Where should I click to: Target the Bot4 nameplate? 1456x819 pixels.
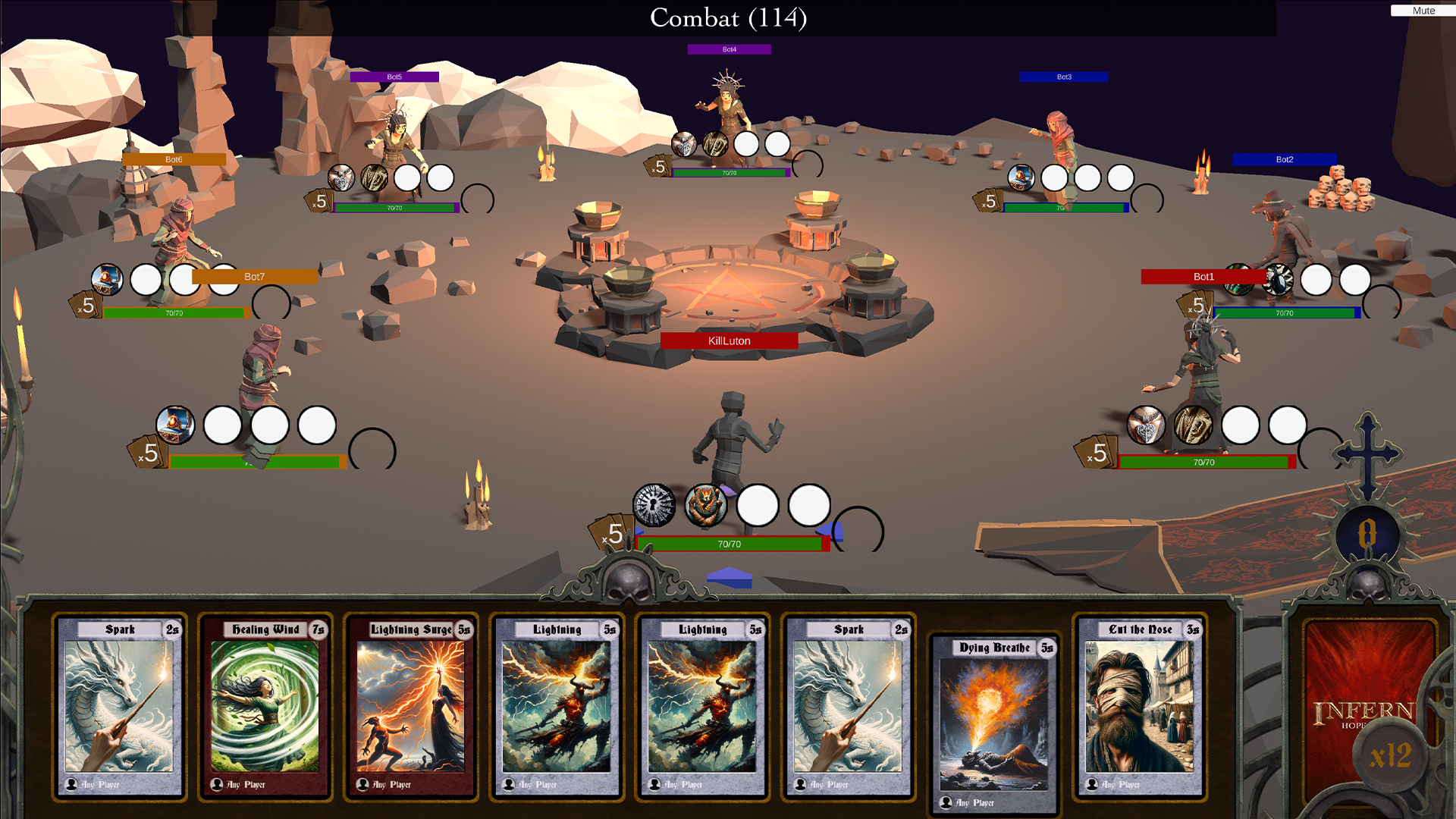tap(729, 49)
